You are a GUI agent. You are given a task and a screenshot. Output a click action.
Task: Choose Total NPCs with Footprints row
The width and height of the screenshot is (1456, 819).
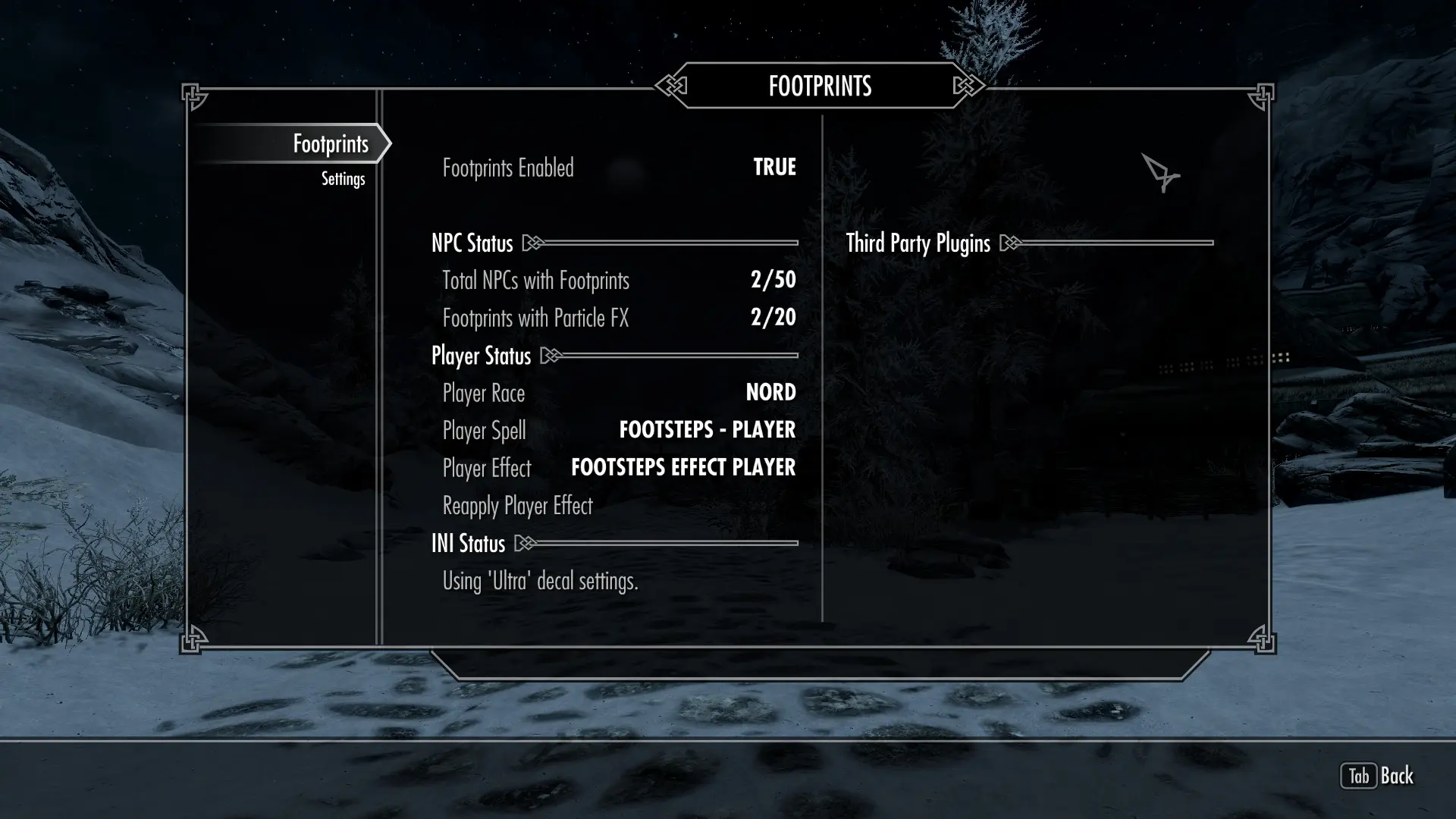point(618,281)
